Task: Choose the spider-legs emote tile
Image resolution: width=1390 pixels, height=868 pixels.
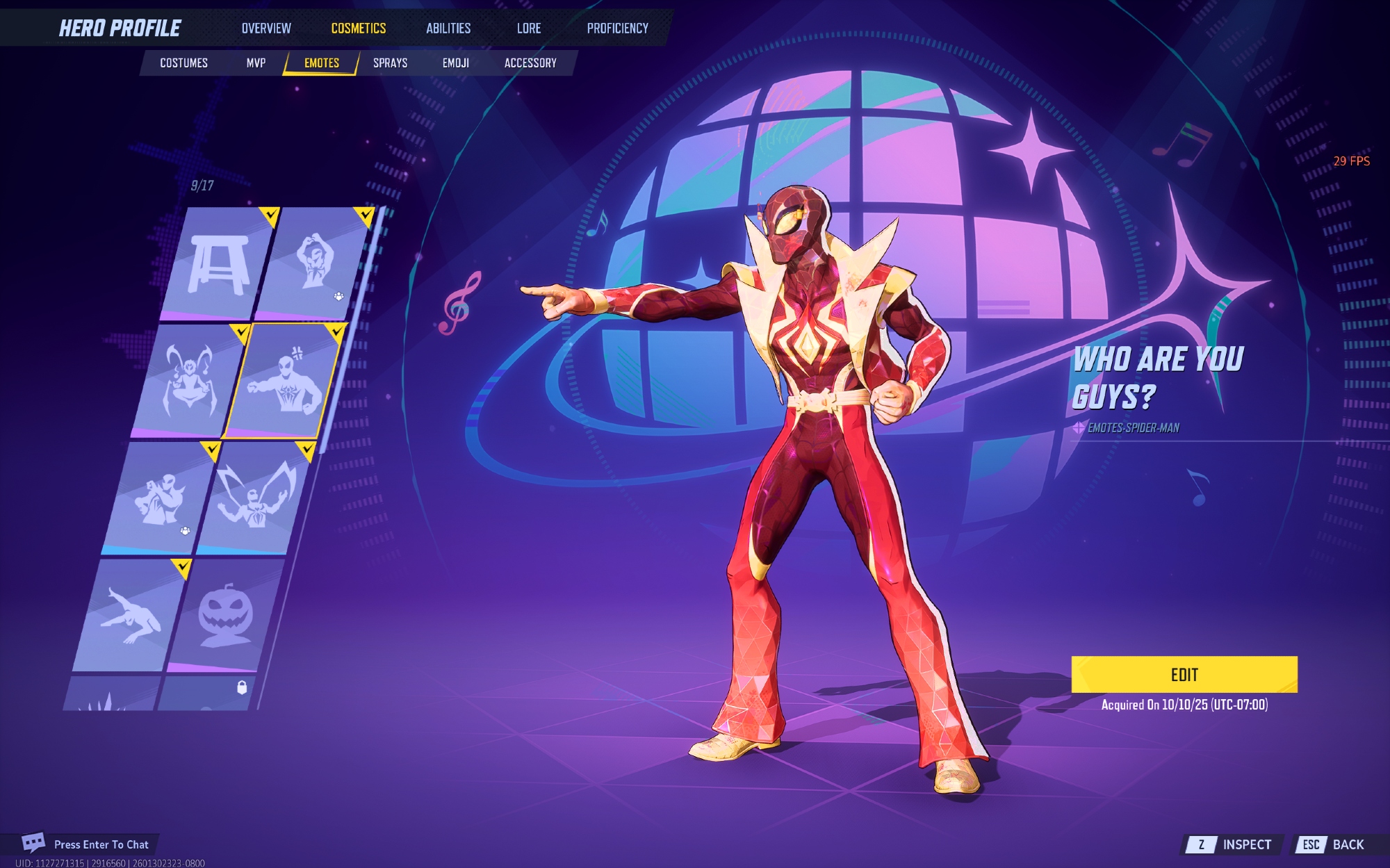Action: coord(188,382)
